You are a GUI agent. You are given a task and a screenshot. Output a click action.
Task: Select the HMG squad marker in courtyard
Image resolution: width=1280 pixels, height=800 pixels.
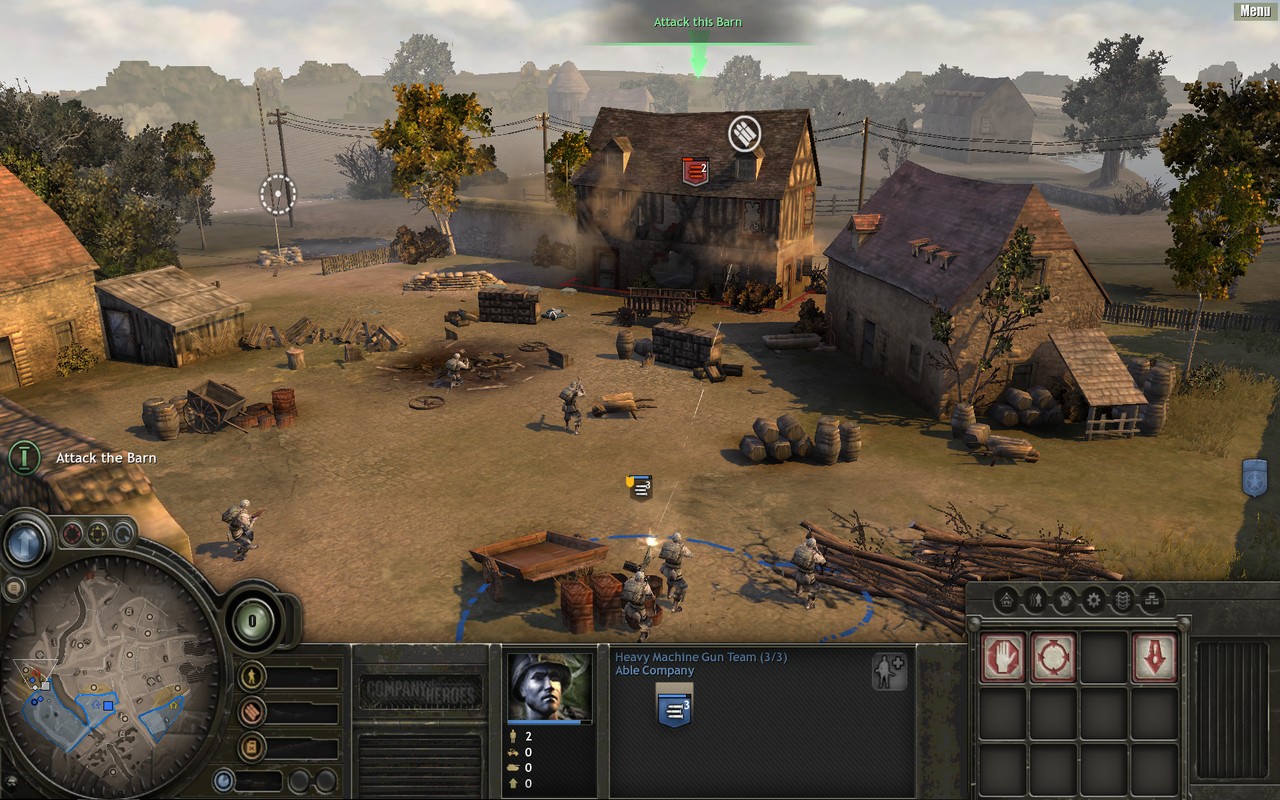(x=639, y=487)
